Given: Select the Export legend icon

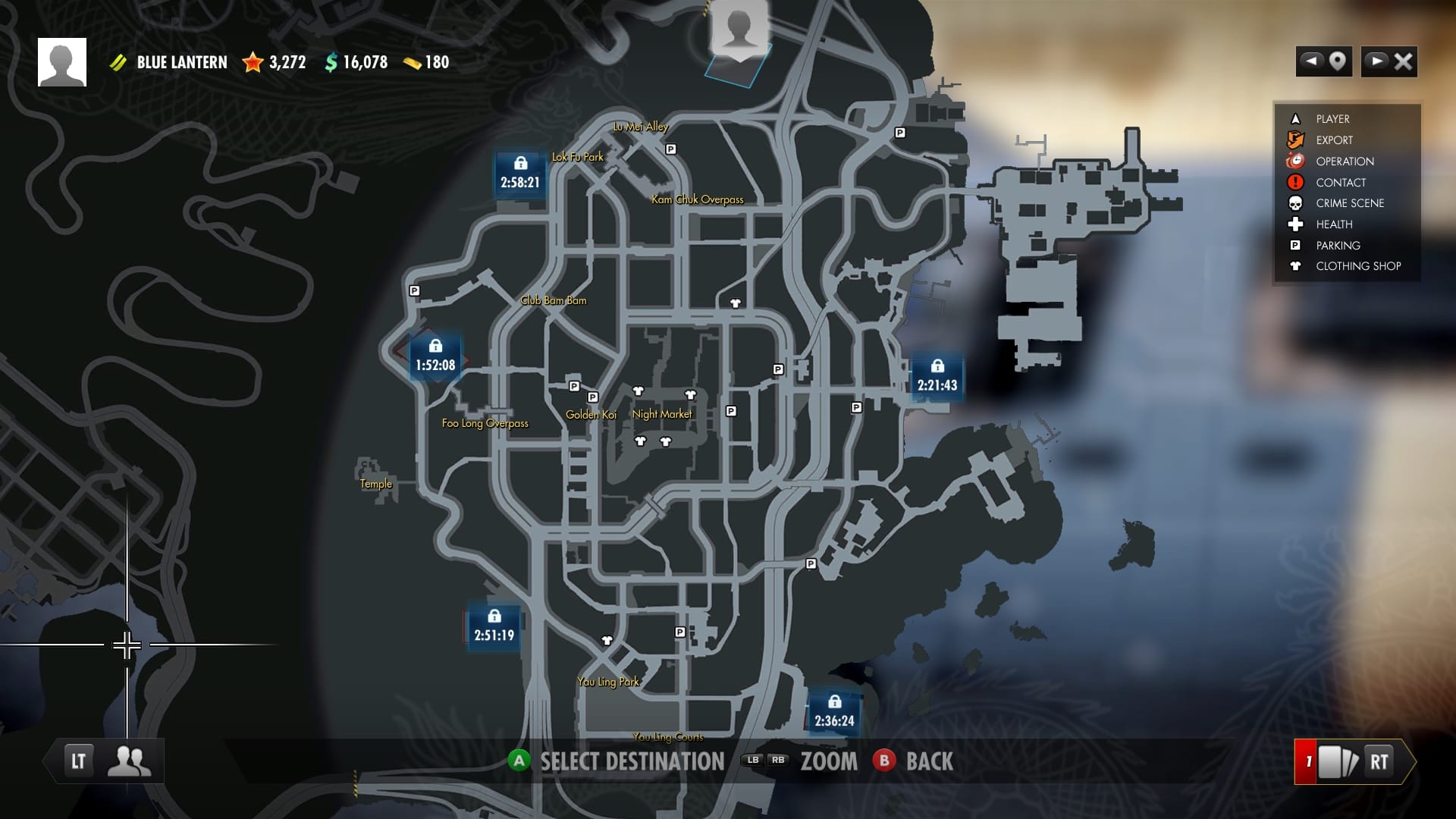Looking at the screenshot, I should click(x=1294, y=140).
